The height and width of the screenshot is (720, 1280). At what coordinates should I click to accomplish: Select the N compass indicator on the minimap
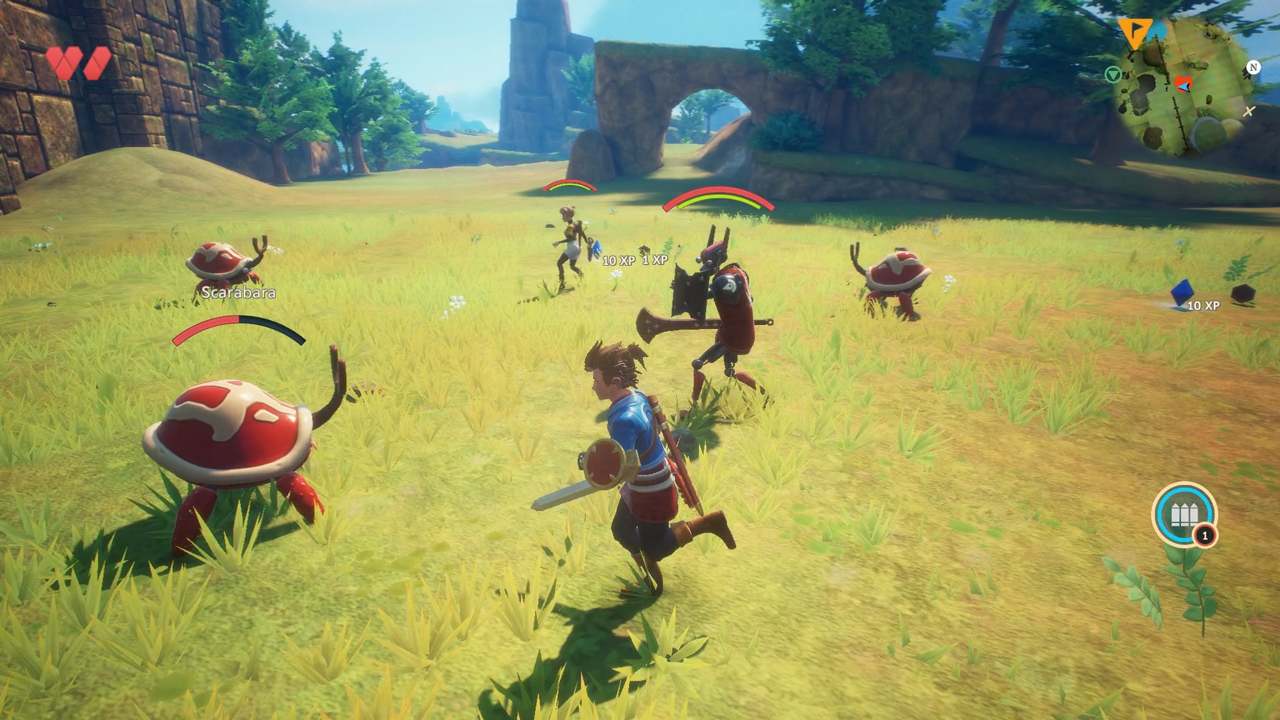click(1253, 68)
